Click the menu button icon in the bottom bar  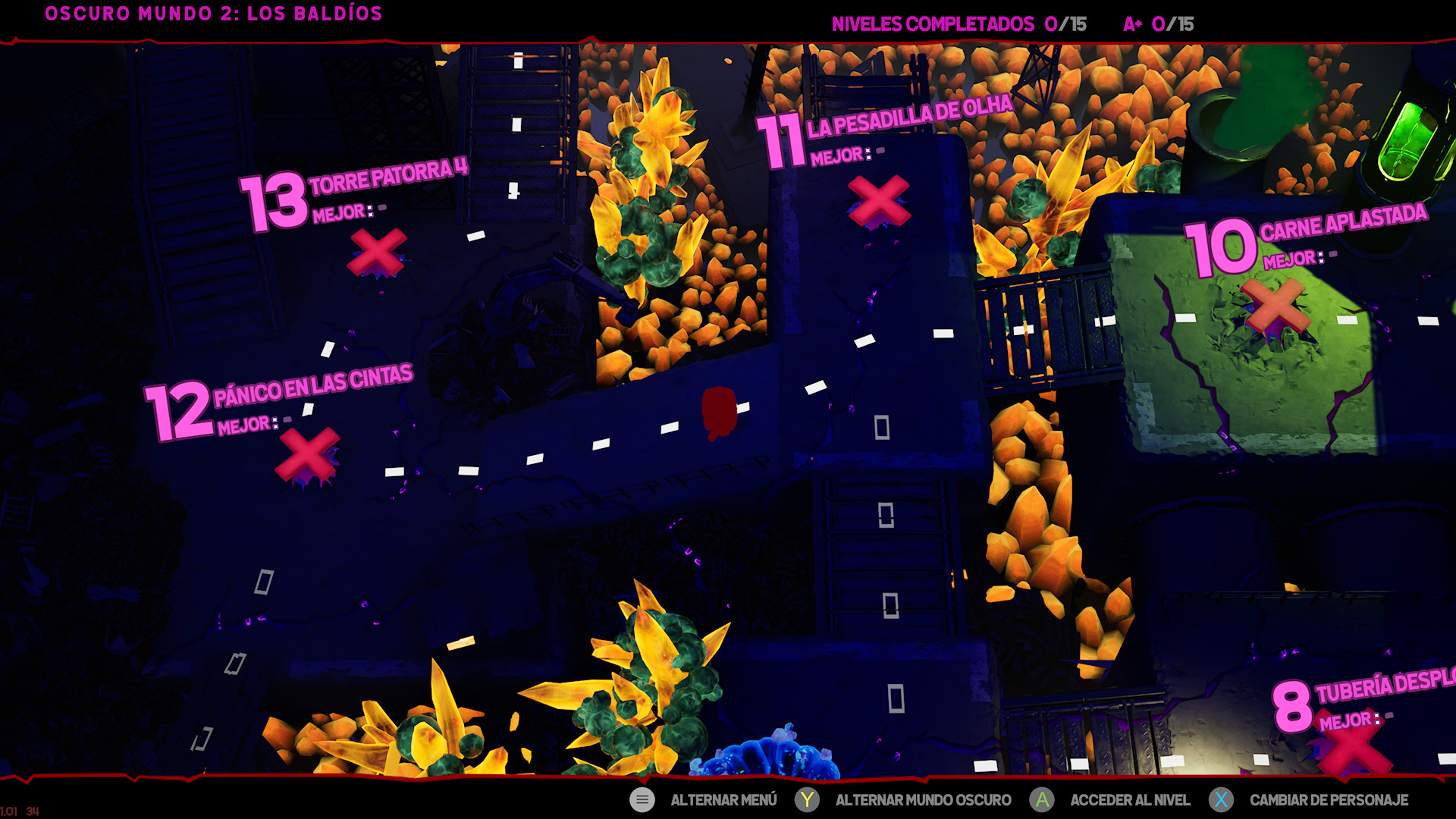click(x=642, y=800)
